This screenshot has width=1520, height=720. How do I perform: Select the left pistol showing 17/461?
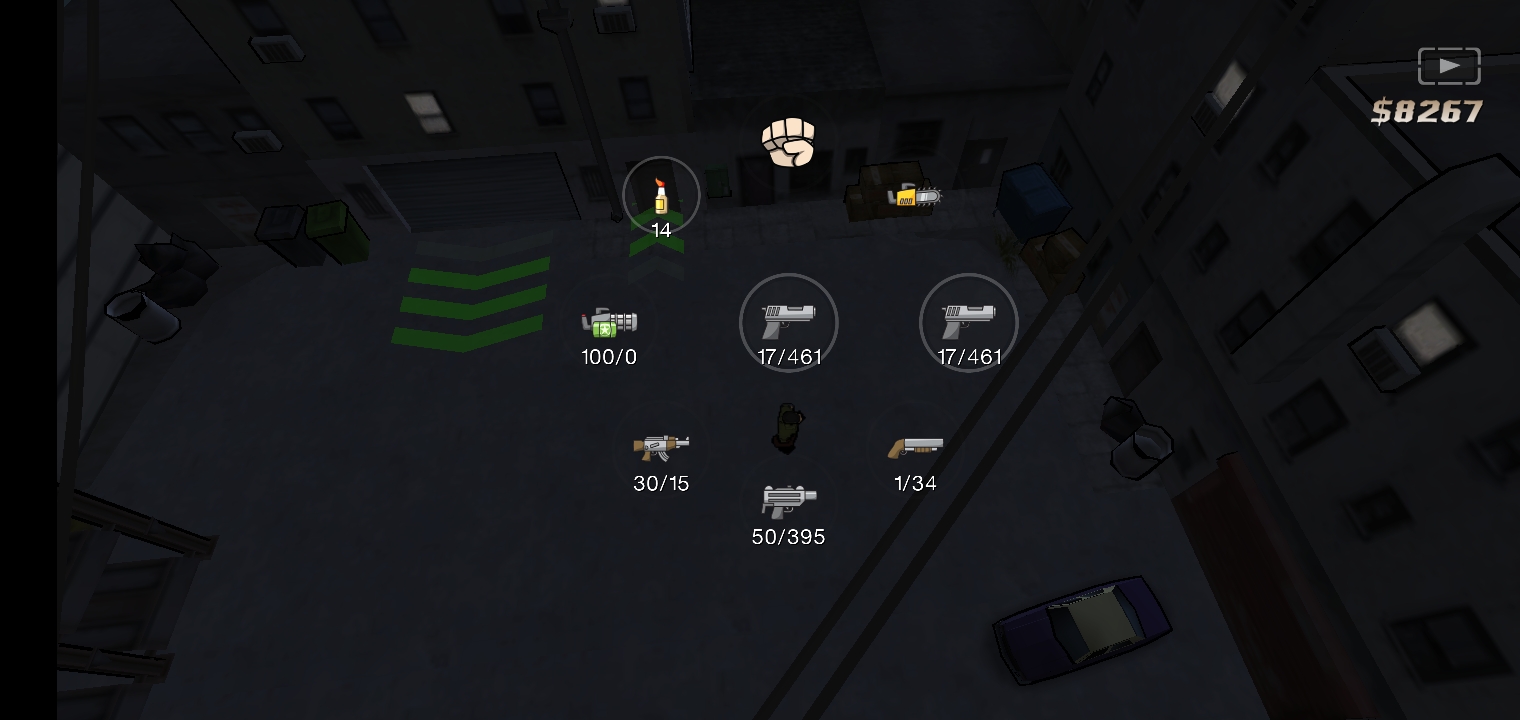tap(788, 322)
